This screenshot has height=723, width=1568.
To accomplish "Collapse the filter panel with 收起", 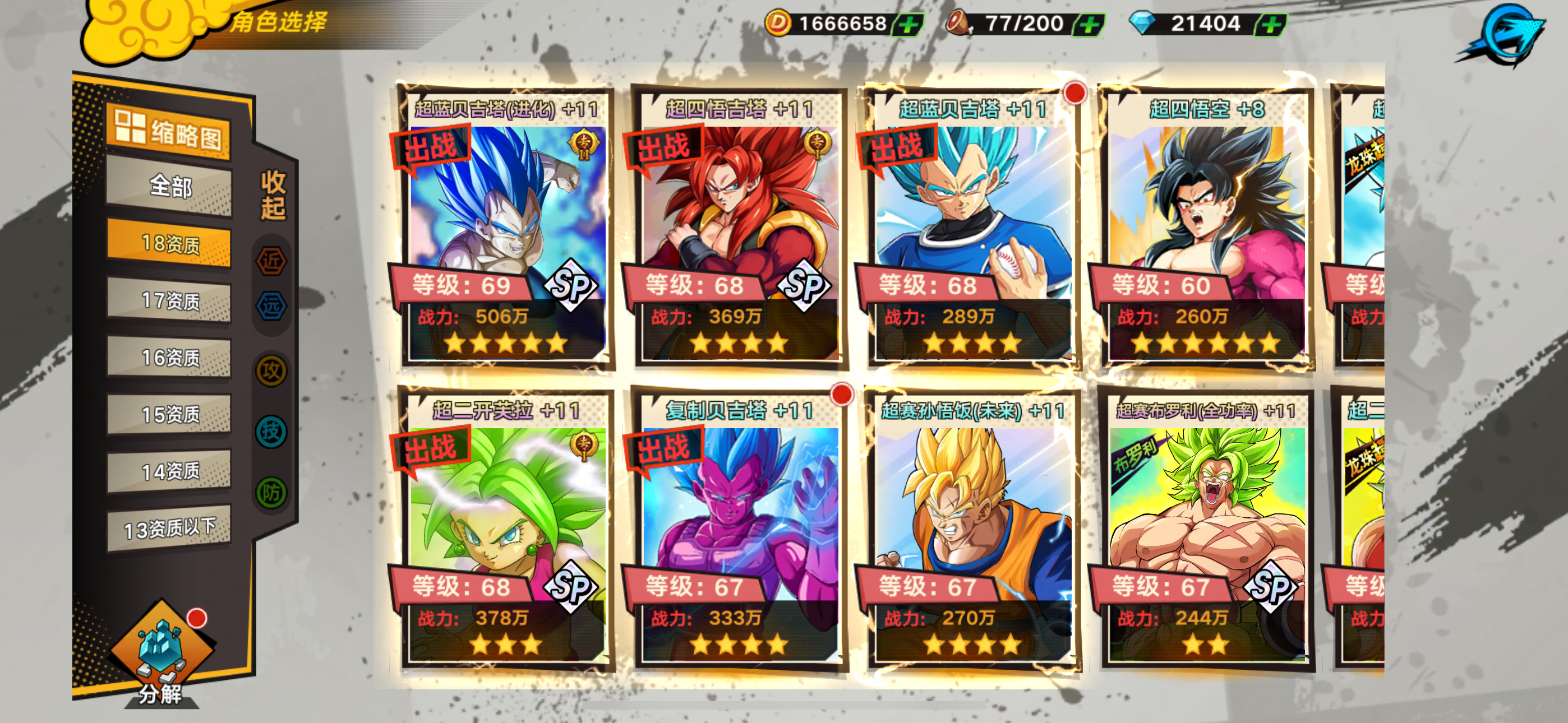I will 273,194.
